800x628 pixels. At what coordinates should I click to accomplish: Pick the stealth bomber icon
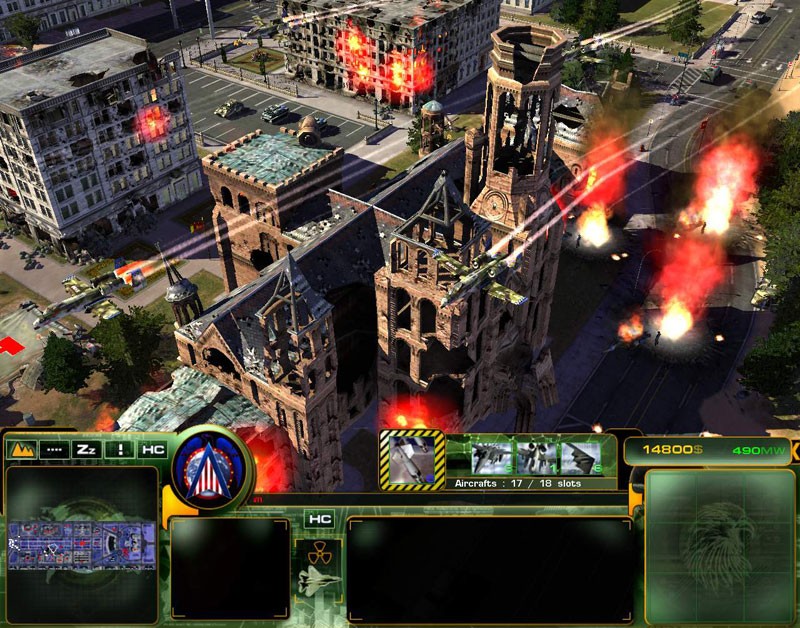click(x=579, y=457)
